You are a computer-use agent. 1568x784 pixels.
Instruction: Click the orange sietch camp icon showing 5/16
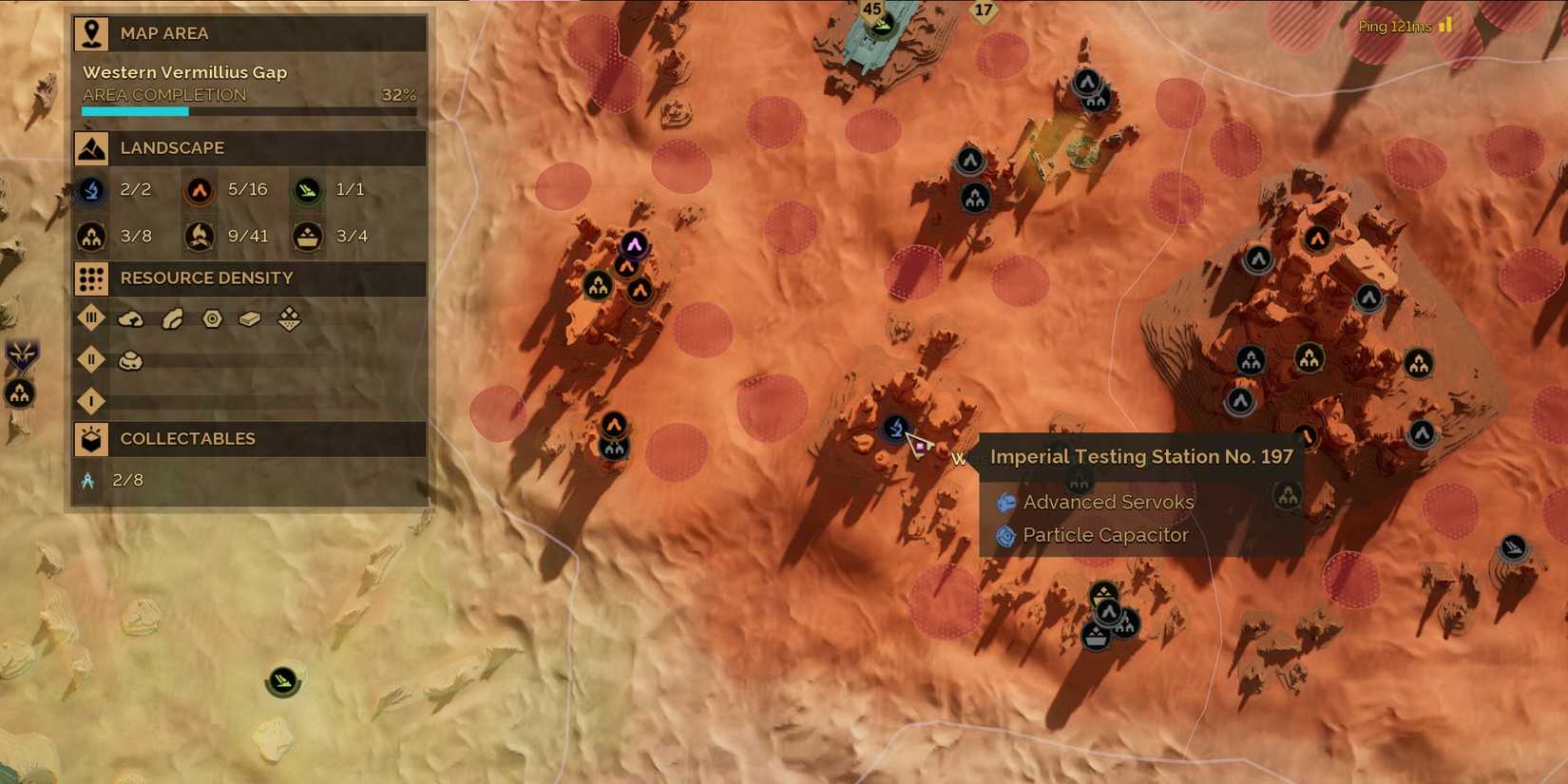[199, 189]
